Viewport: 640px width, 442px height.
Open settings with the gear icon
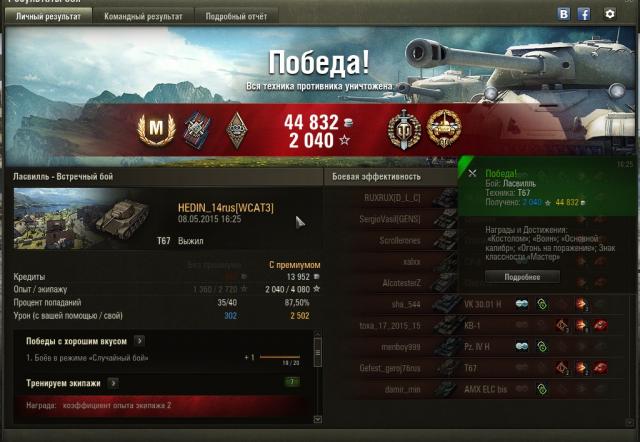(610, 14)
